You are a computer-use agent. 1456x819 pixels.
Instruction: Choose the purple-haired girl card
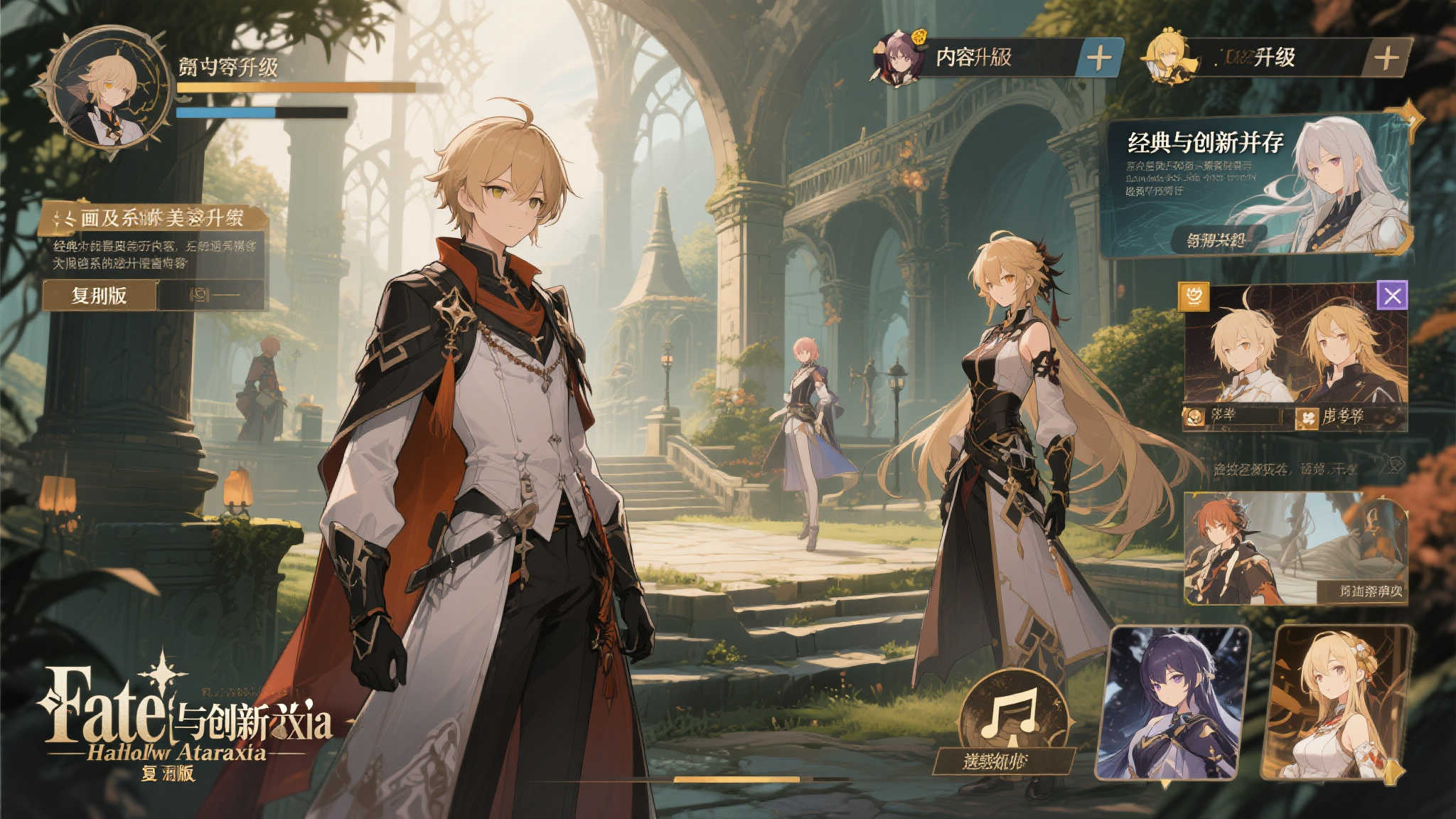(1174, 702)
